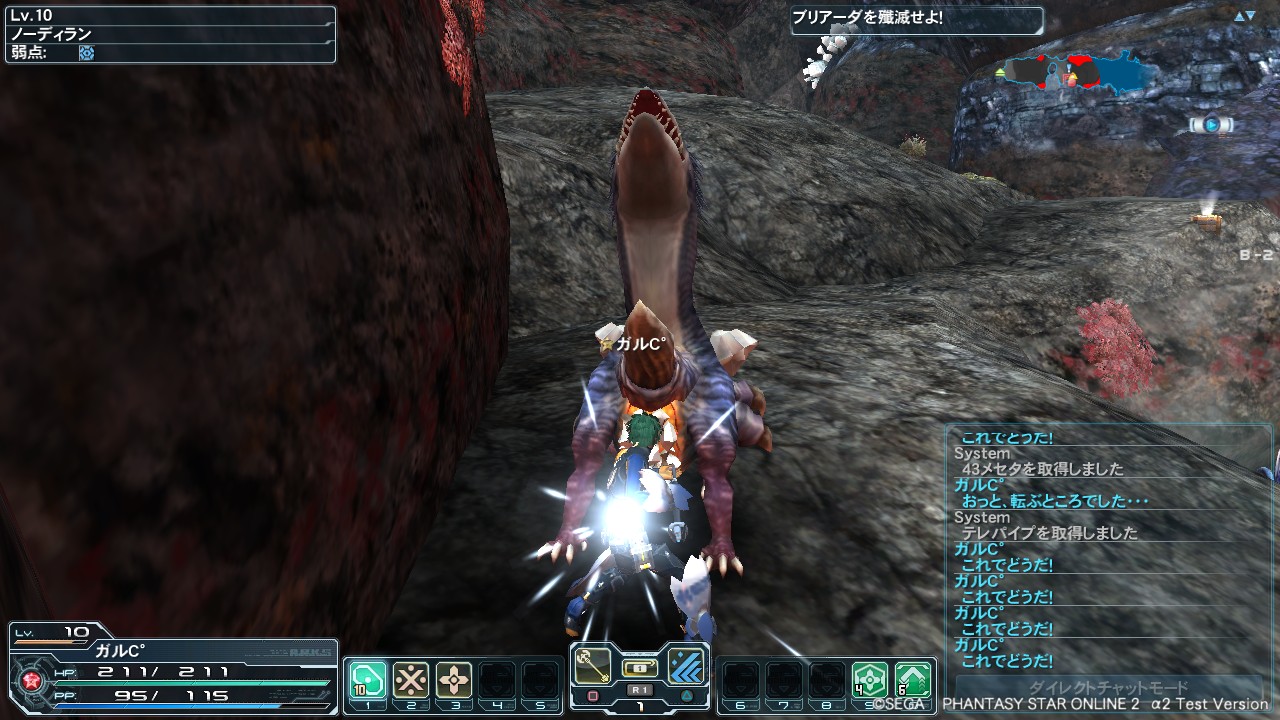Select the blue chevron photon art icon
1280x720 pixels.
tap(687, 666)
